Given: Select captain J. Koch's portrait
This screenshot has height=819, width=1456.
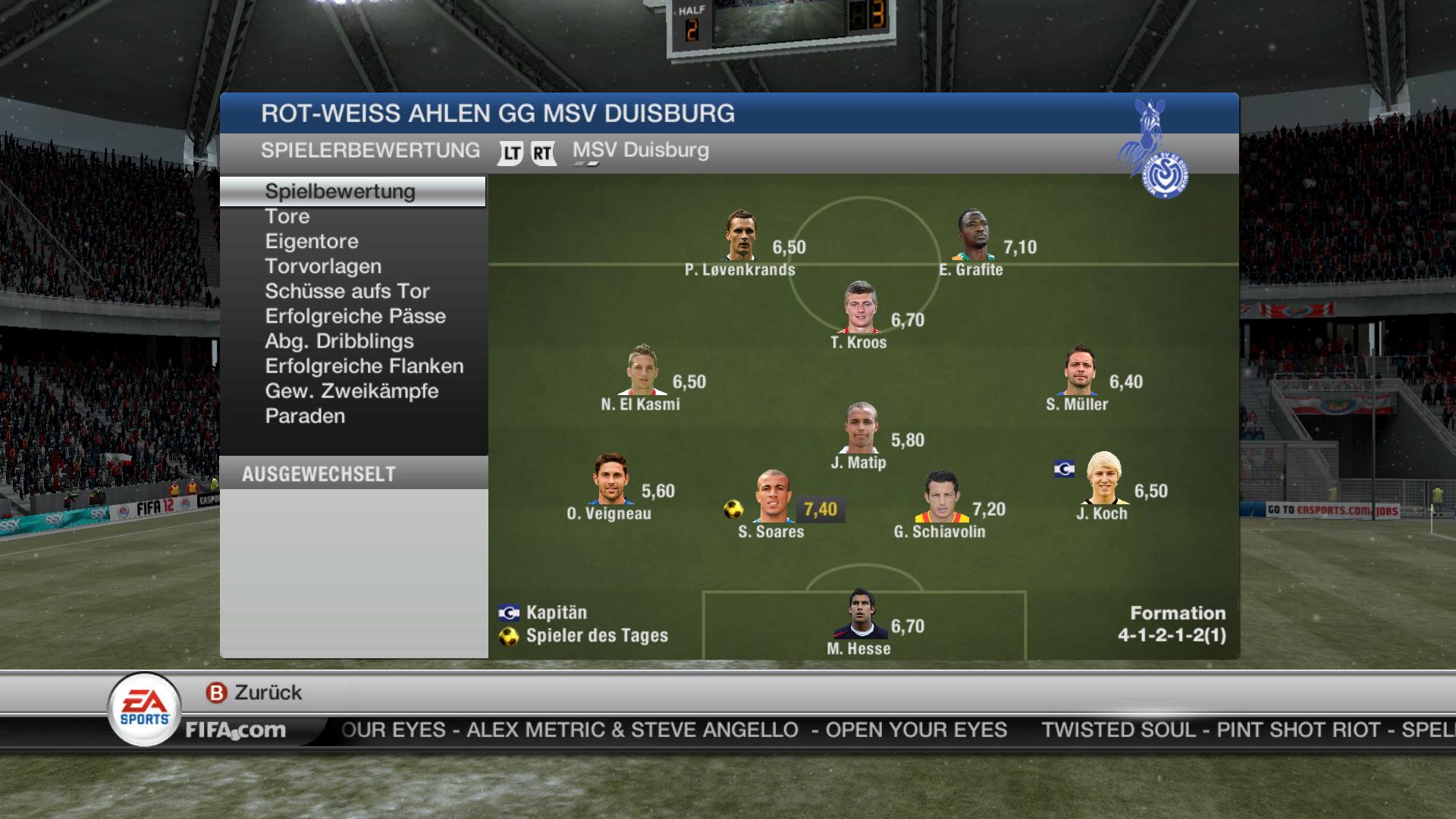Looking at the screenshot, I should coord(1103,479).
